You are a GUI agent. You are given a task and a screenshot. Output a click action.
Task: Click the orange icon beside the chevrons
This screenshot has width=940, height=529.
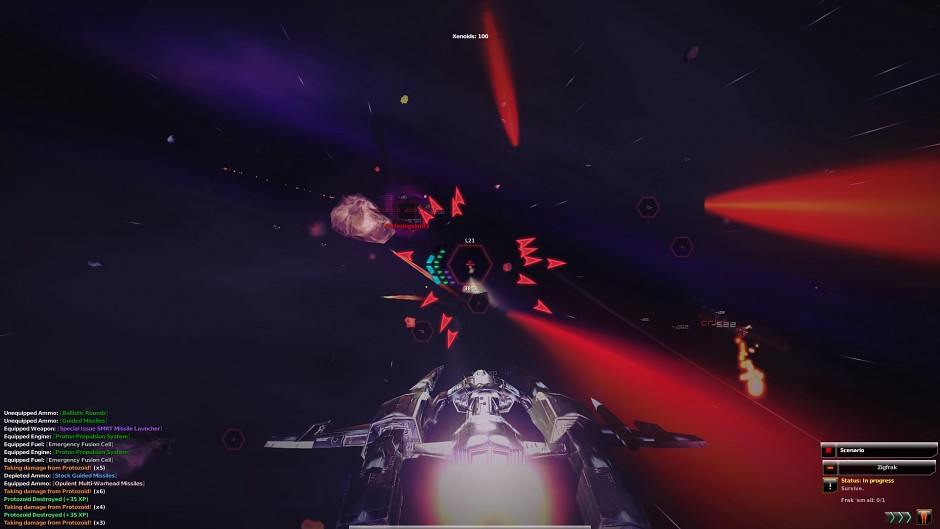tap(924, 517)
